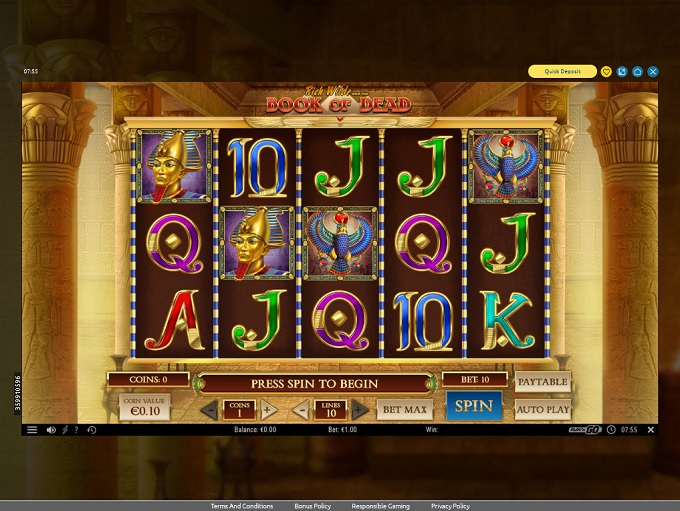Select BET MAX

point(403,409)
